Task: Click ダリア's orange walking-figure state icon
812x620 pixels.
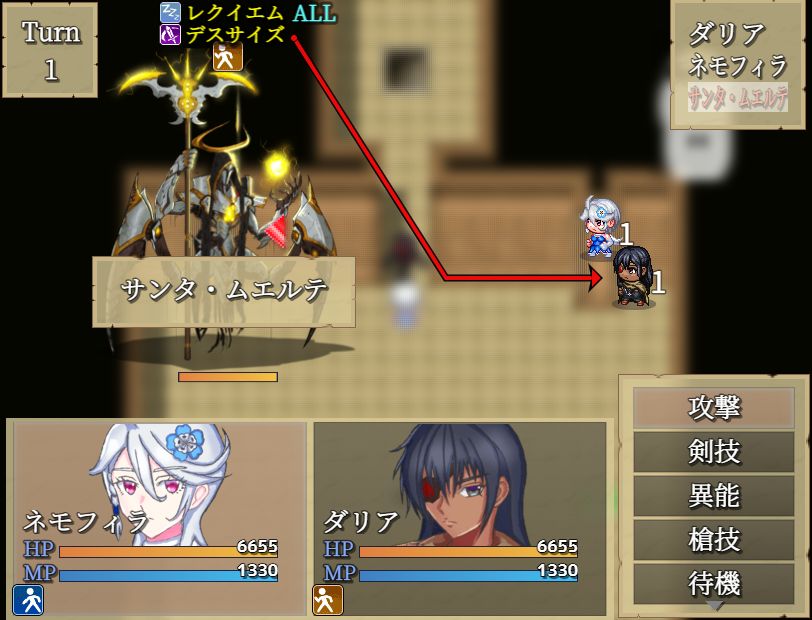Action: click(327, 599)
